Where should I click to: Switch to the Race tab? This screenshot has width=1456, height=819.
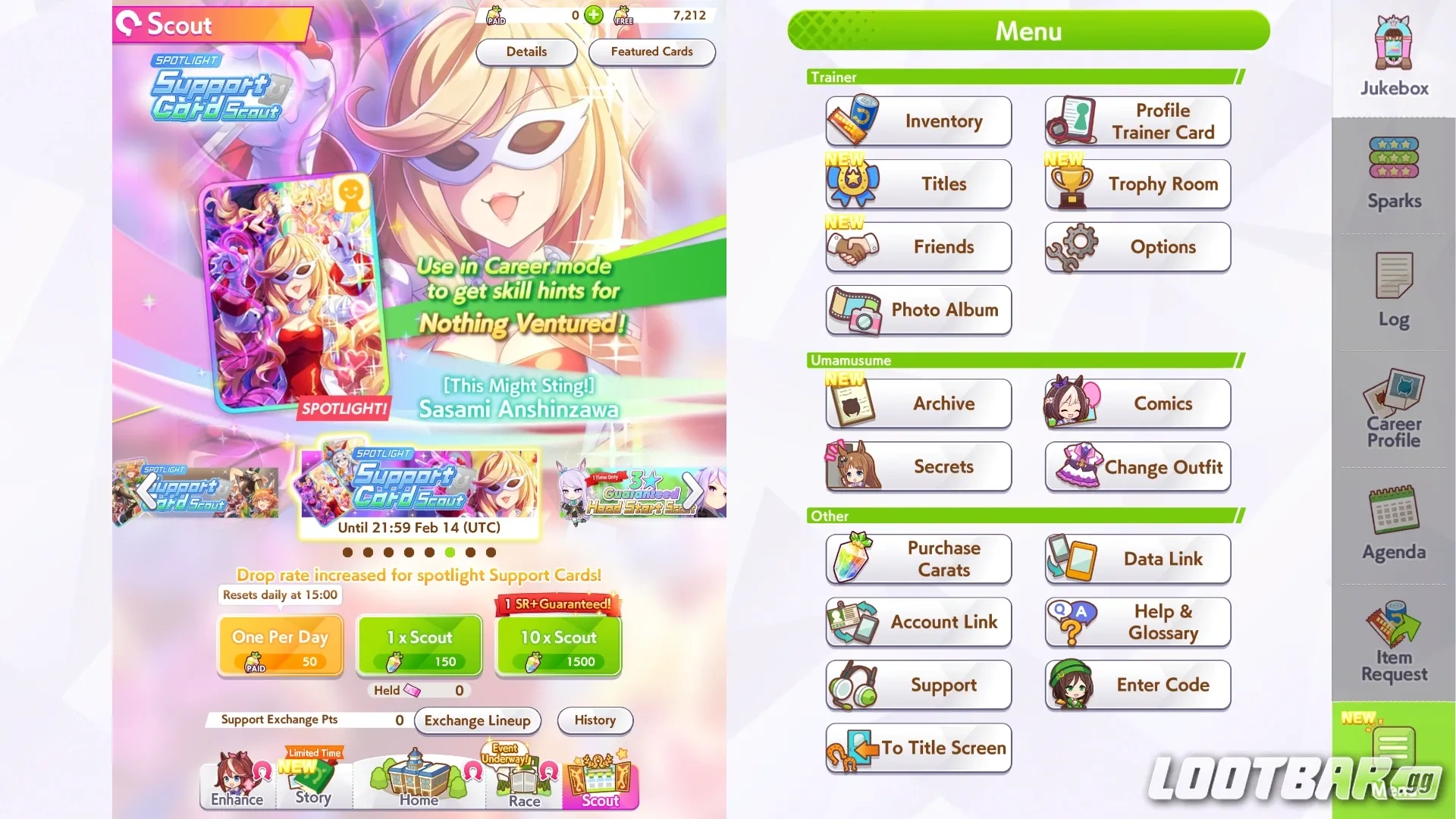click(523, 781)
